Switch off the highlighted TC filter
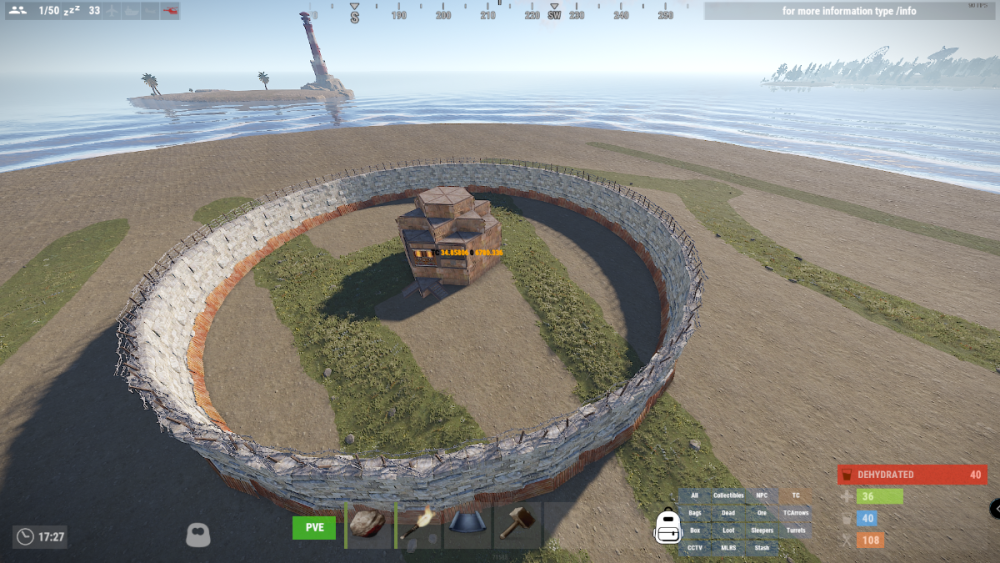Viewport: 1000px width, 563px height. point(796,496)
